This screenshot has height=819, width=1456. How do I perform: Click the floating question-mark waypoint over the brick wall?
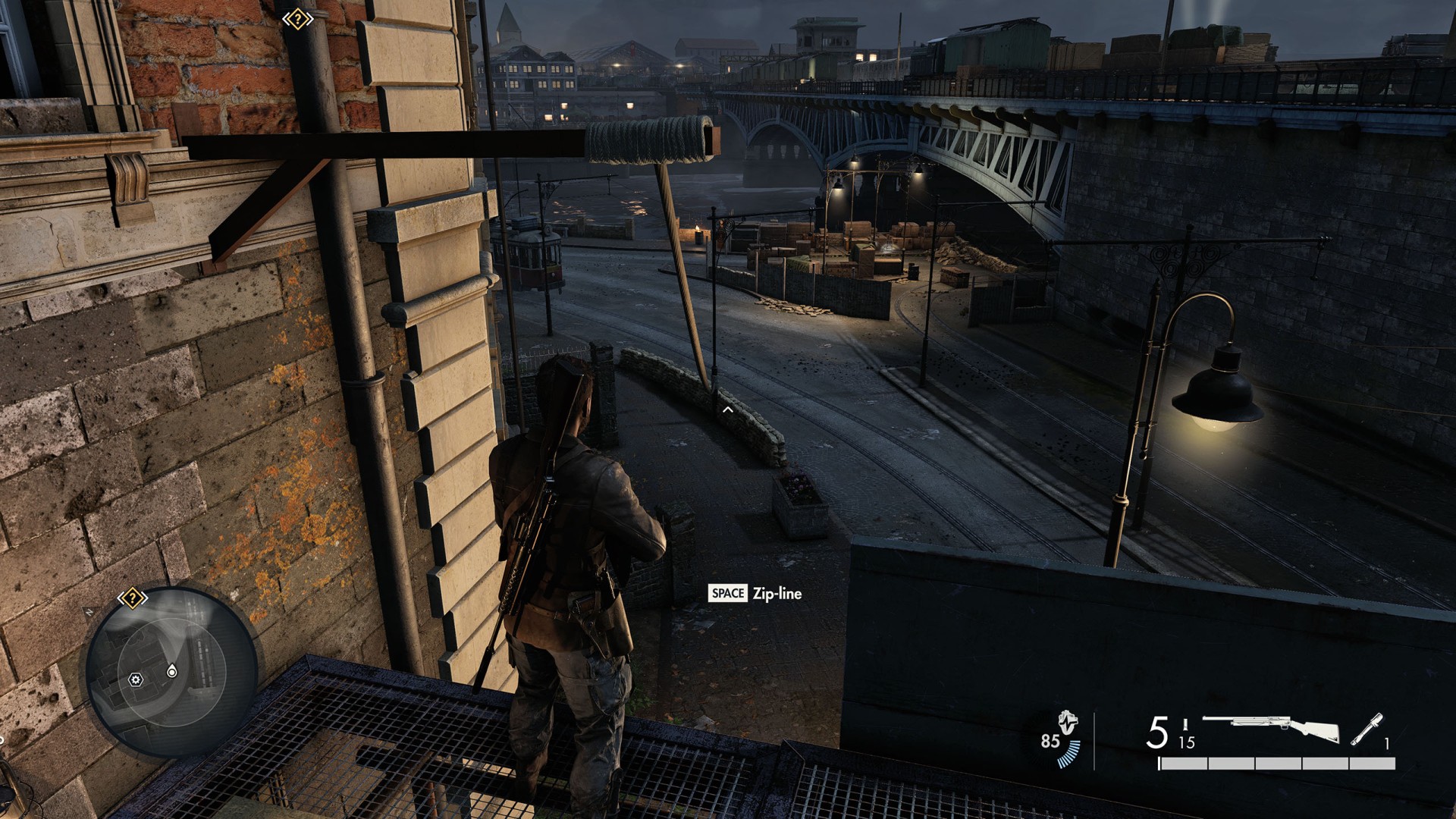click(297, 19)
